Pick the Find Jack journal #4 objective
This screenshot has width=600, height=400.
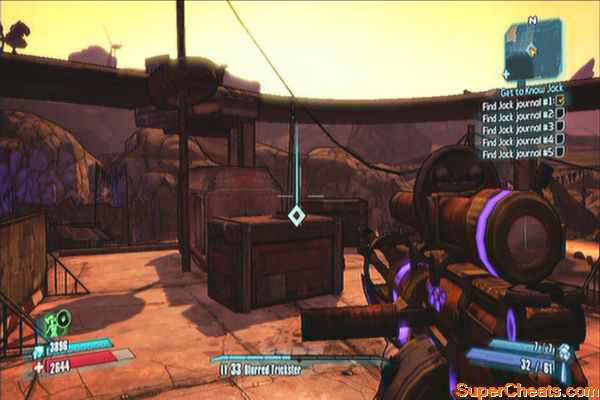point(516,140)
